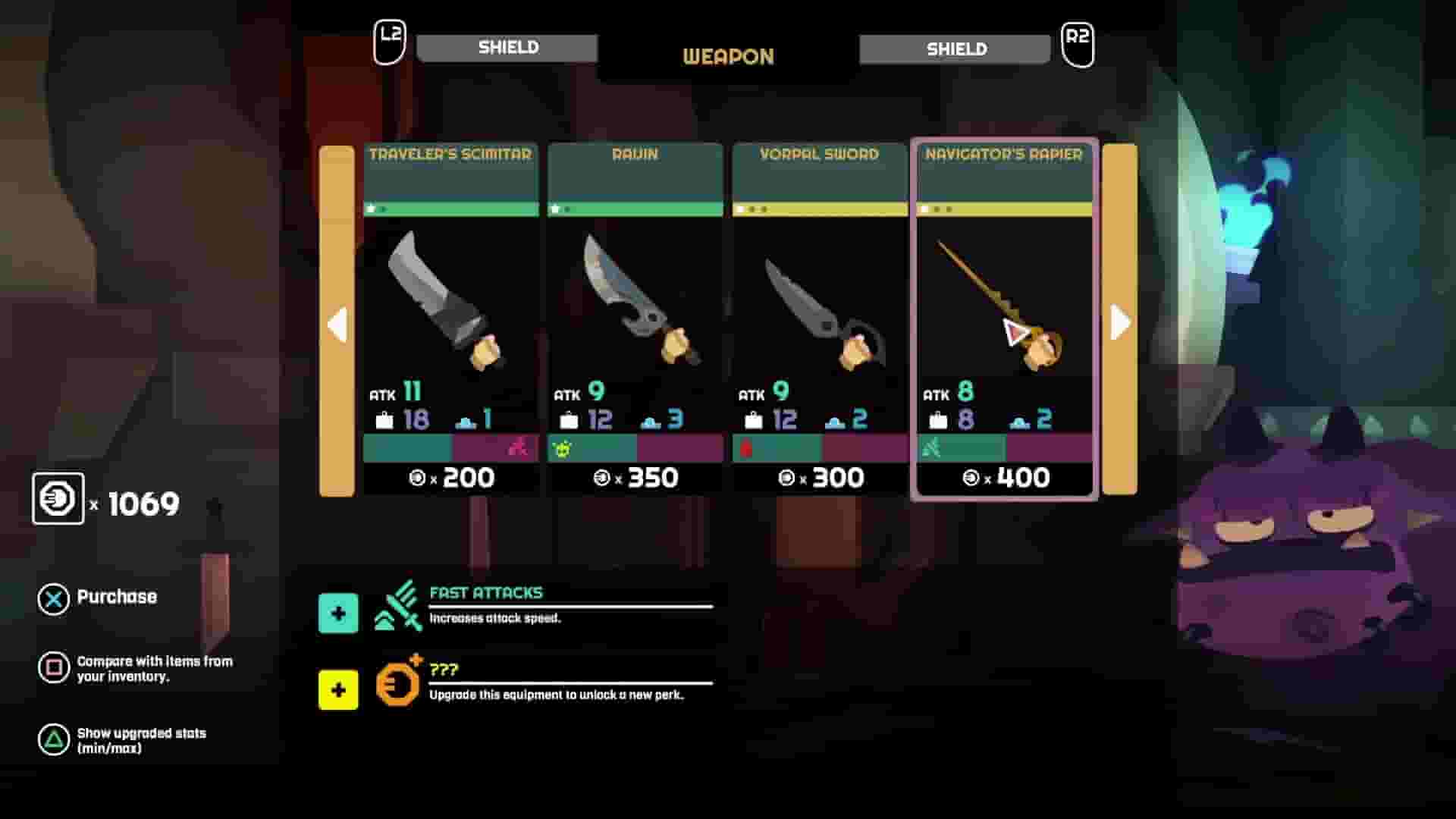Switch to the right Shield tab
This screenshot has height=819, width=1456.
955,48
